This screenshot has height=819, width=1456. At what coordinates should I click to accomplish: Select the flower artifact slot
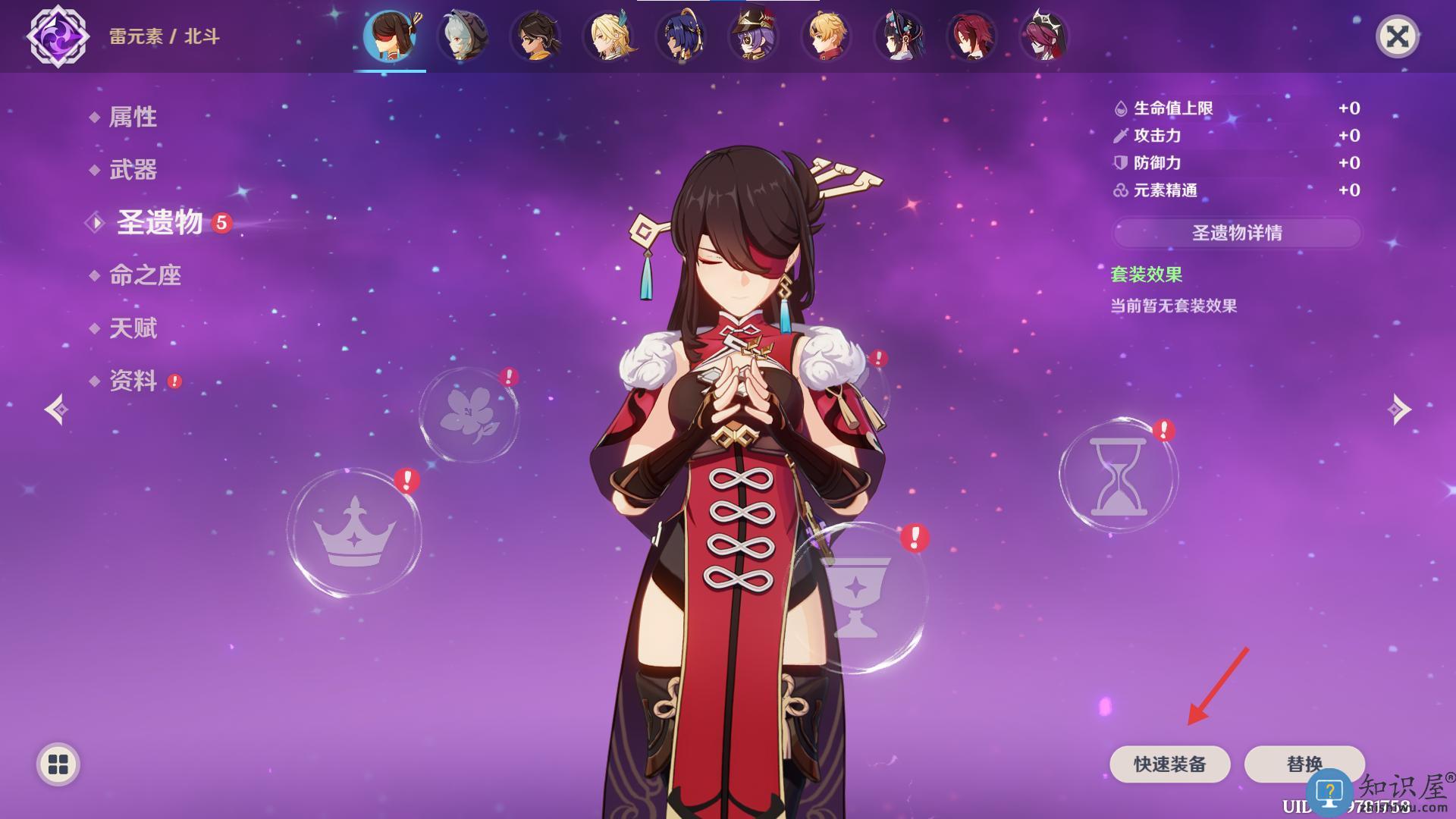pyautogui.click(x=469, y=414)
